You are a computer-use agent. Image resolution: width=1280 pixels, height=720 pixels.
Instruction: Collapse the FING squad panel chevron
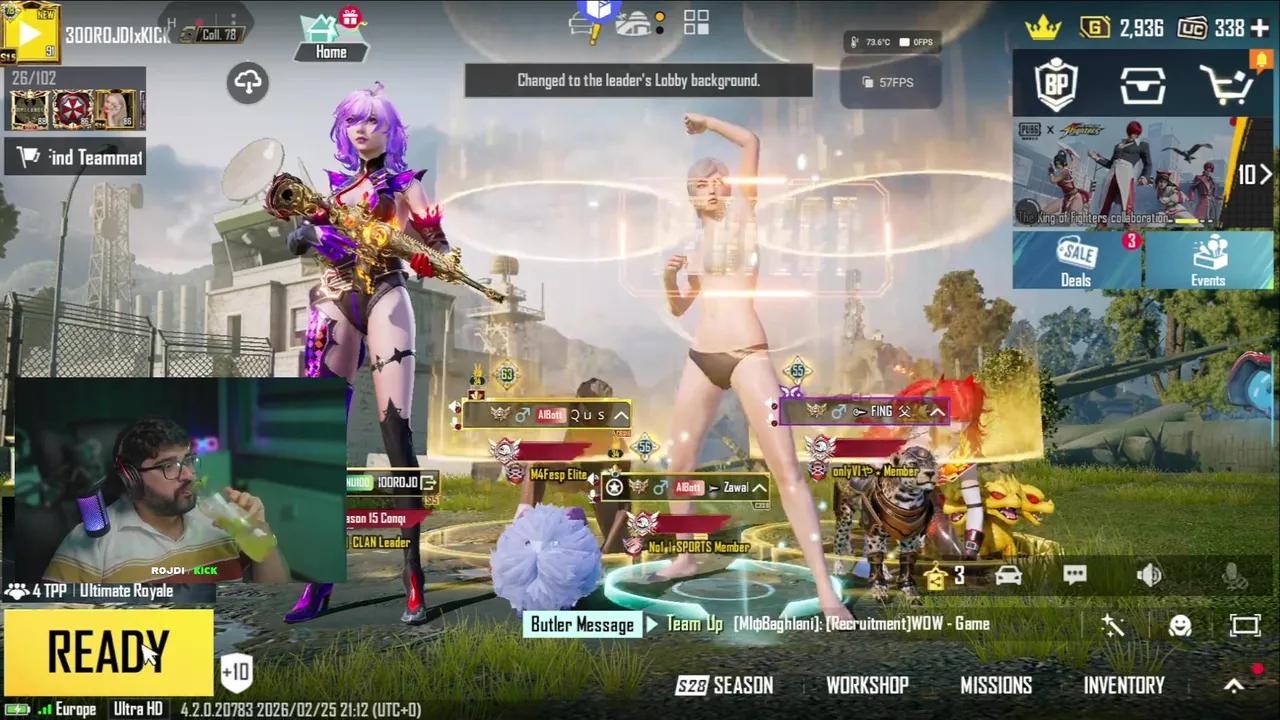point(936,410)
